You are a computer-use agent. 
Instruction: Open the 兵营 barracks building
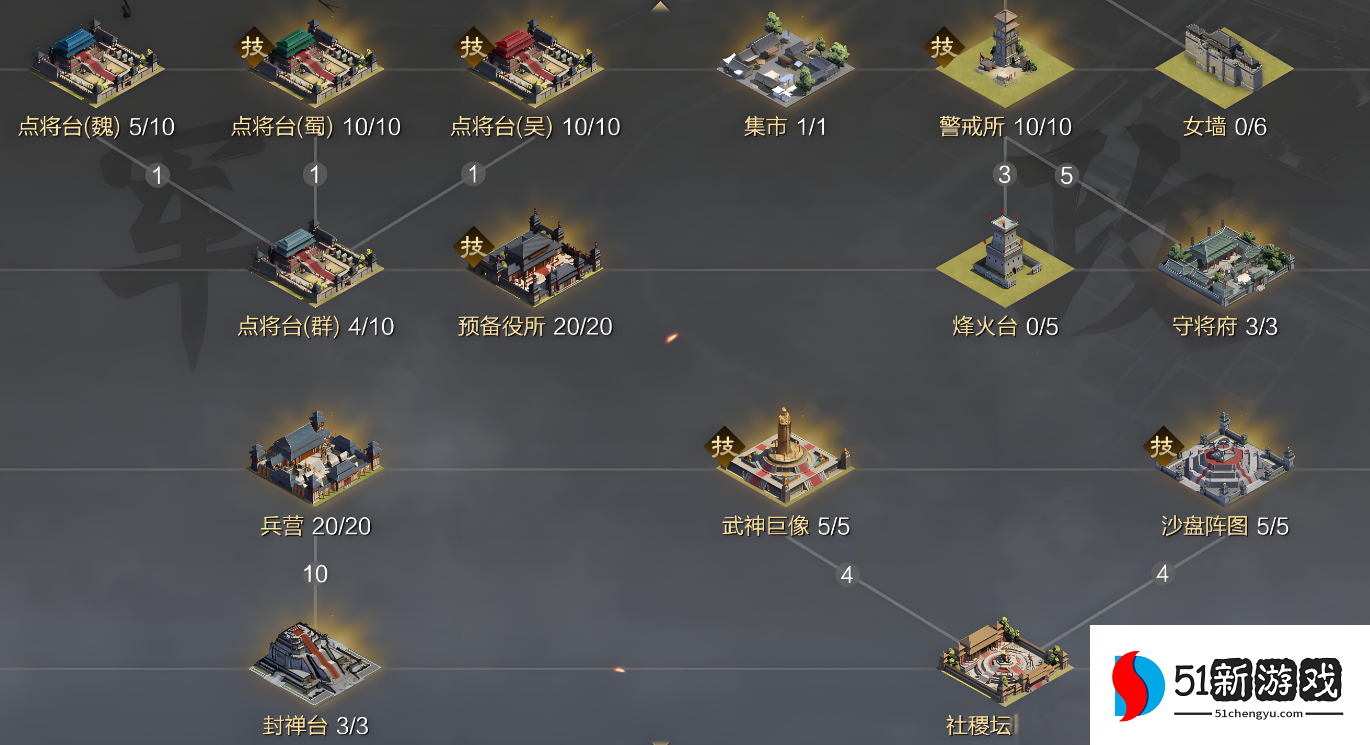[x=316, y=458]
